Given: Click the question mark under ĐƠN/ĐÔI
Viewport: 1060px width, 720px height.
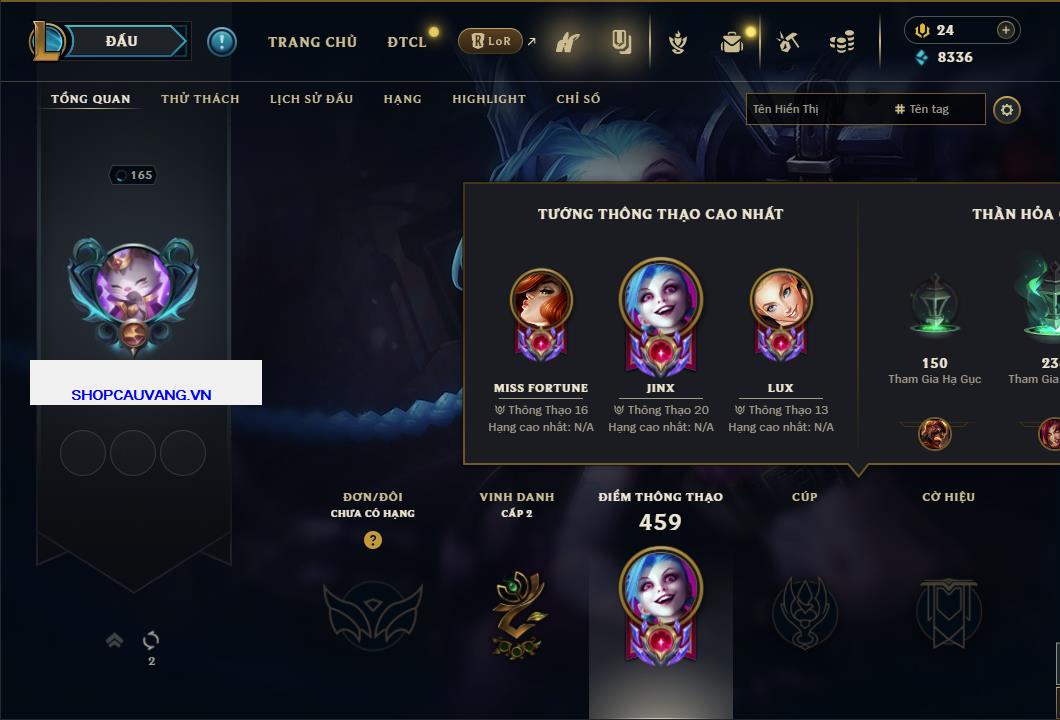Looking at the screenshot, I should click(x=373, y=540).
